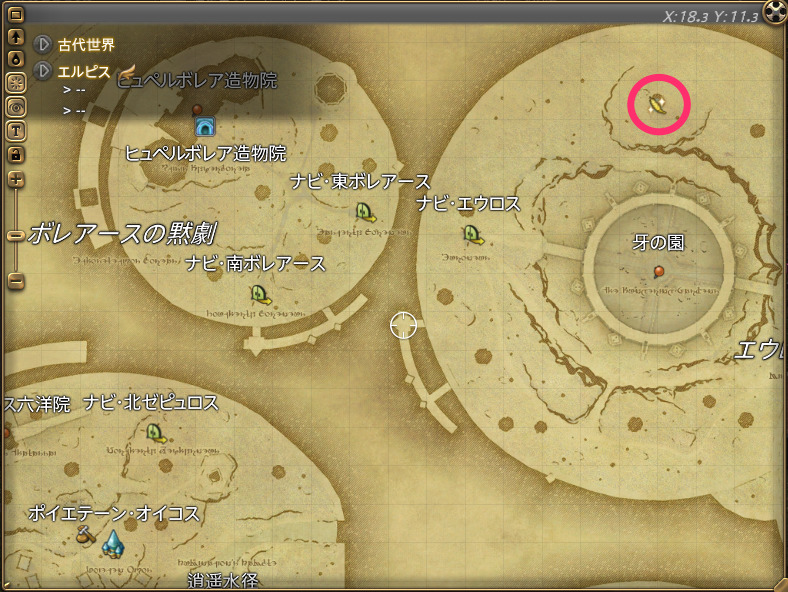Open the 古代世界 region dropdown
The image size is (788, 592).
(44, 44)
